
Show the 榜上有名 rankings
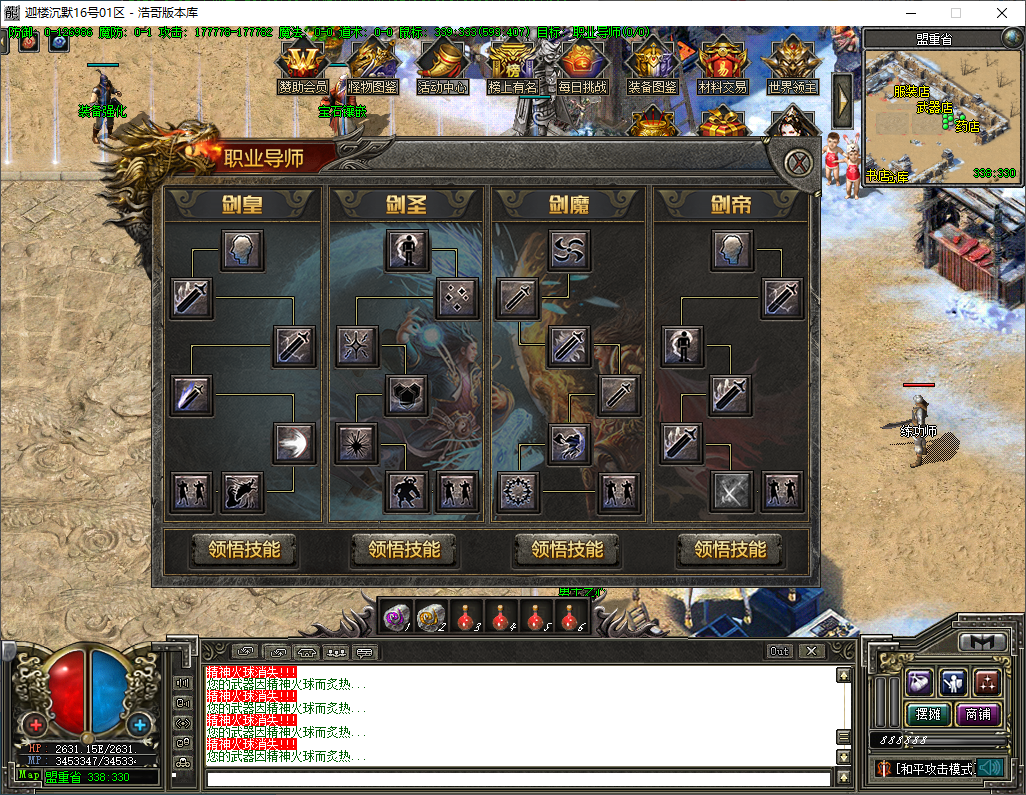(x=512, y=67)
